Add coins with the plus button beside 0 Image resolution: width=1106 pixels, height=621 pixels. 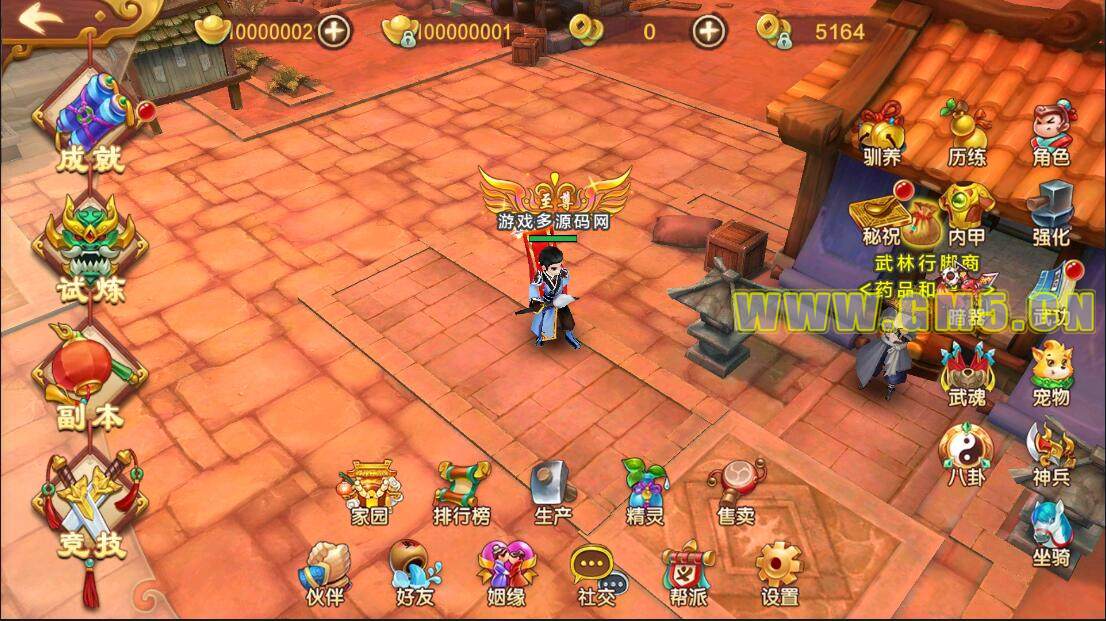click(x=709, y=31)
